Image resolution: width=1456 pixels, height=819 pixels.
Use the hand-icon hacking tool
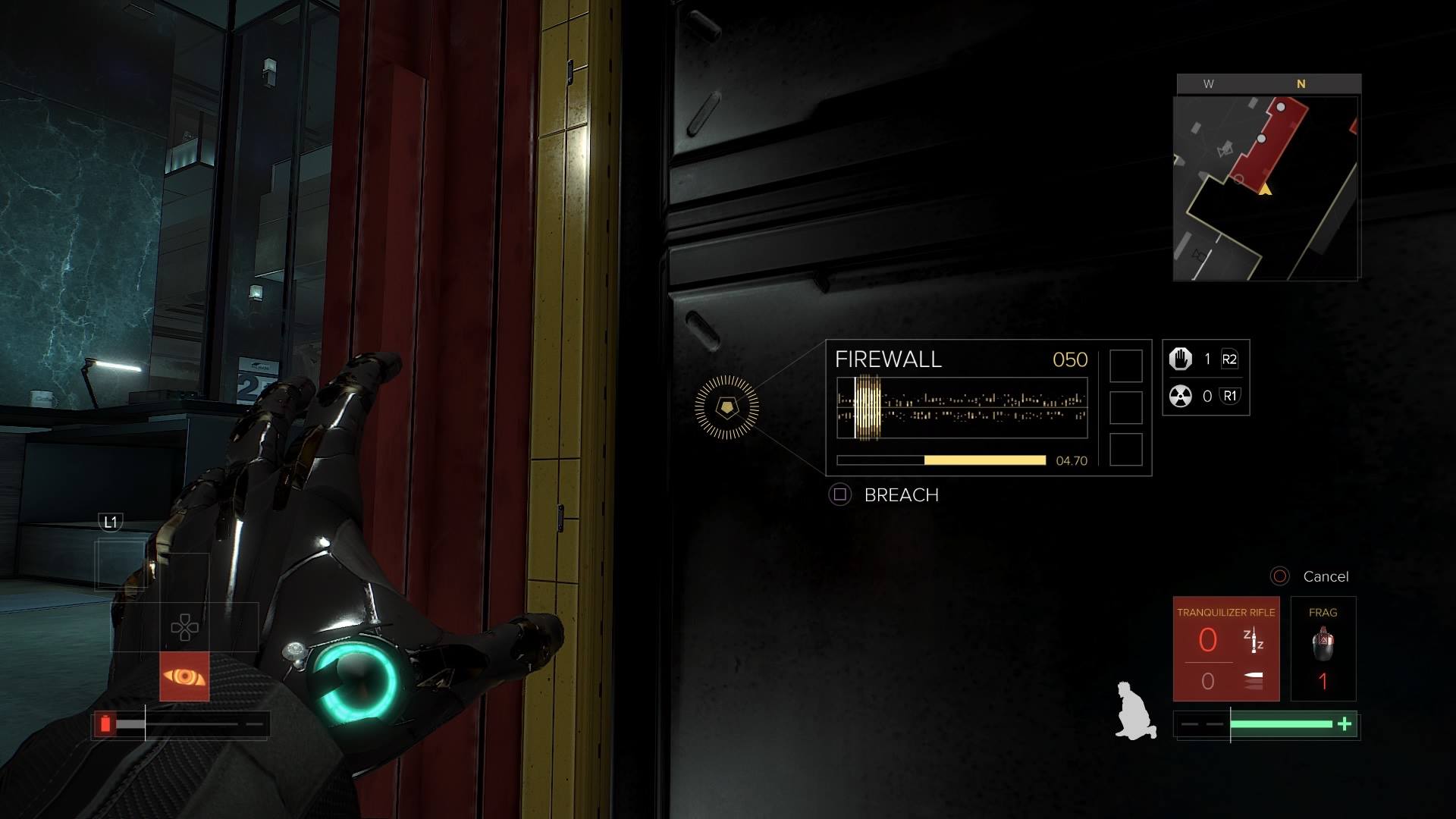pos(1181,359)
